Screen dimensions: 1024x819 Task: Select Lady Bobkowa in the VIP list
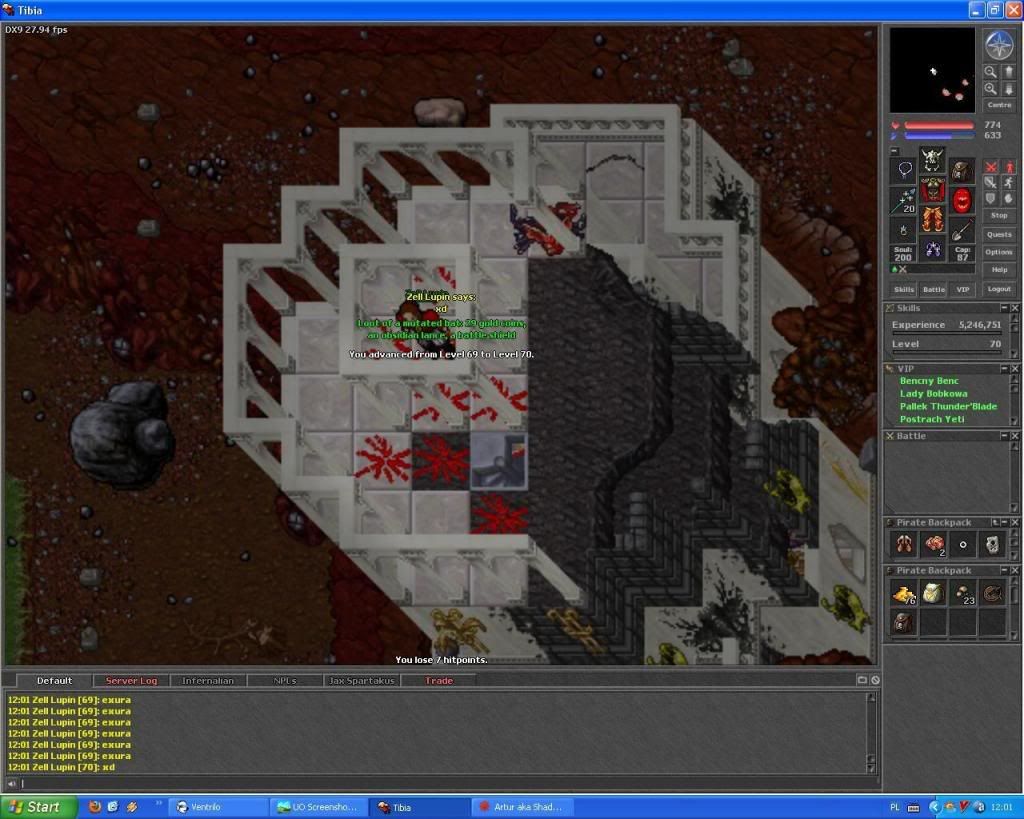coord(933,394)
